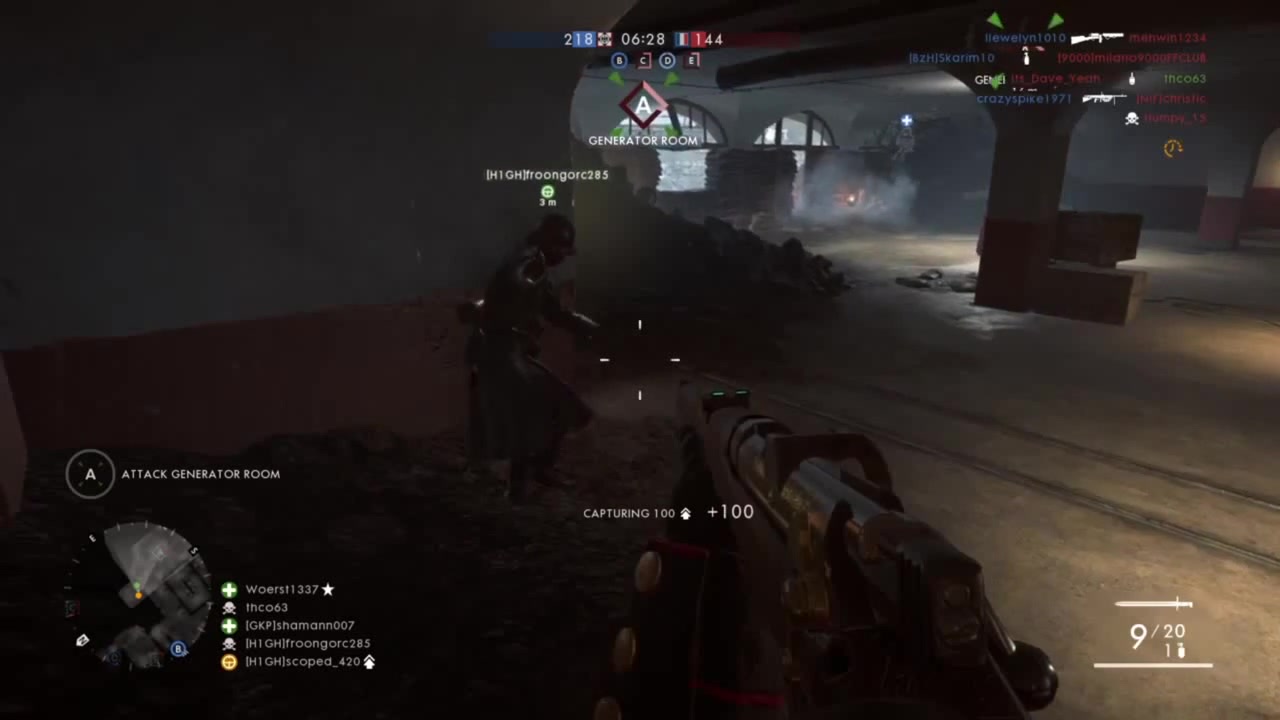Click the medic cross icon beside Woerst1337
Screen dimensions: 1280x720
pos(228,590)
